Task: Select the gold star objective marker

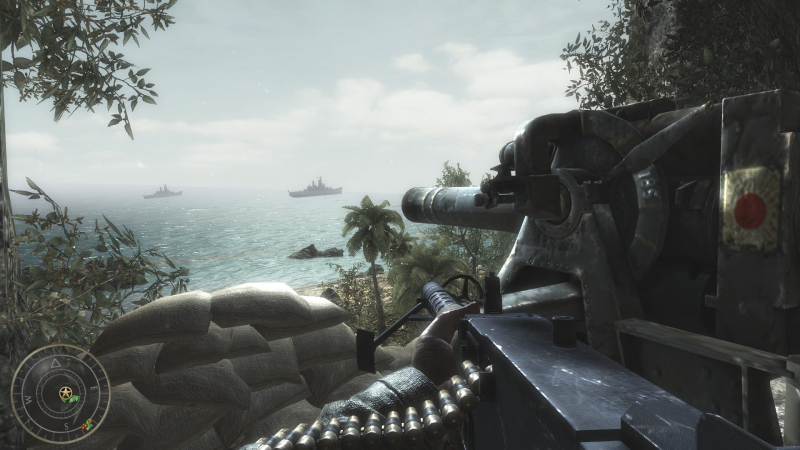Action: 66,391
